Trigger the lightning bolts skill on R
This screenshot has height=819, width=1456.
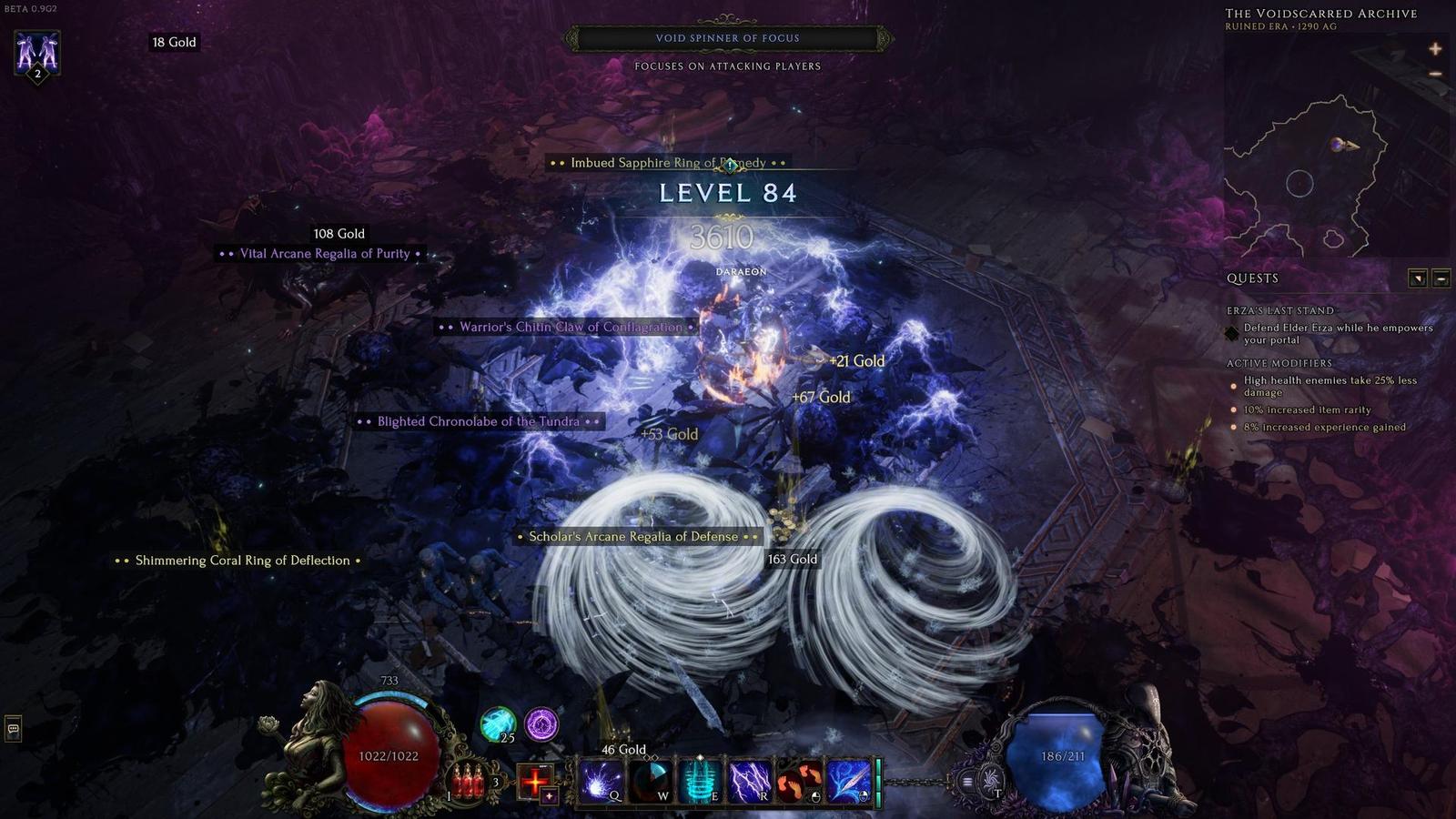tap(748, 782)
